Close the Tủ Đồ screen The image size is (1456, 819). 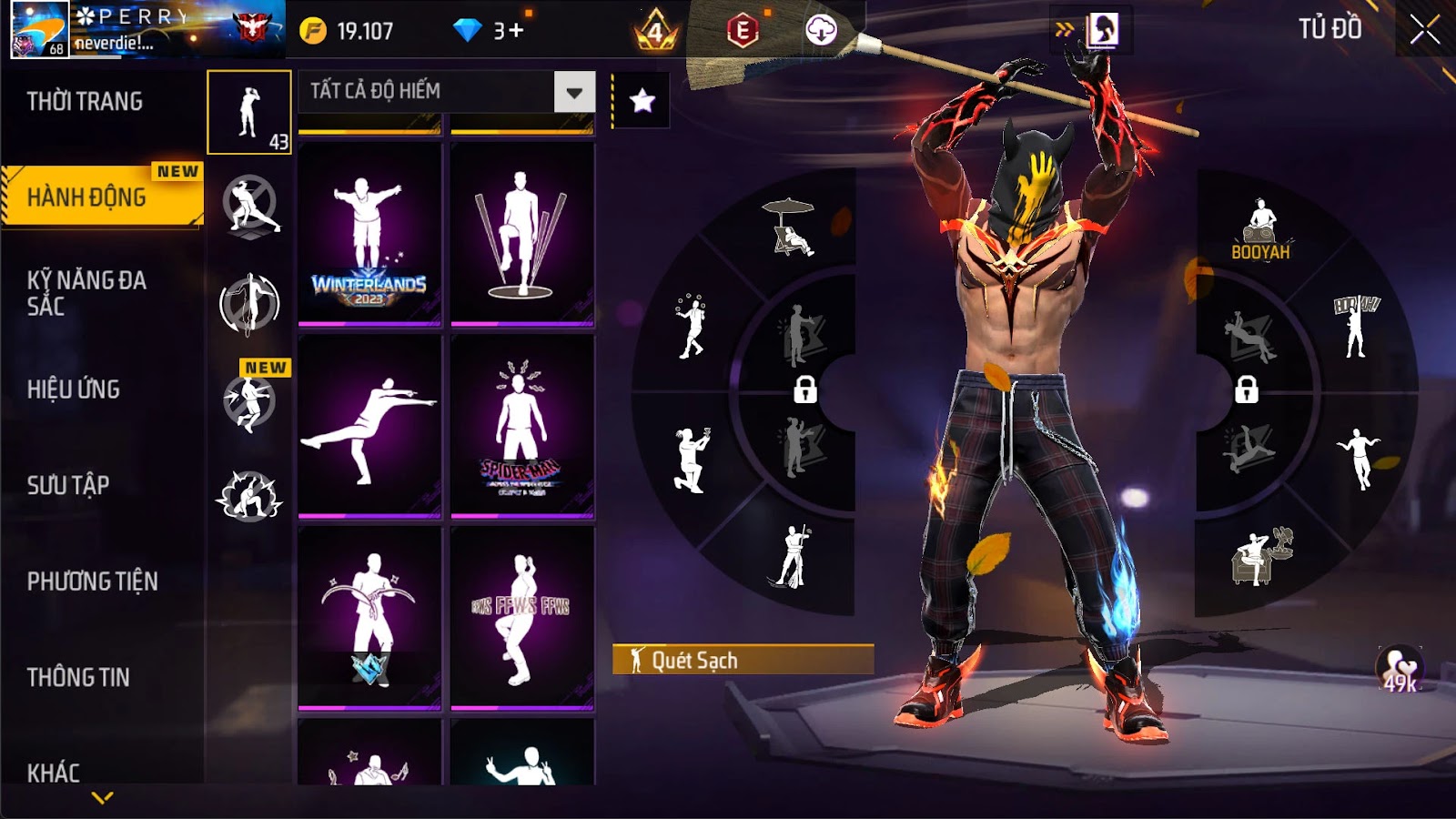1425,31
